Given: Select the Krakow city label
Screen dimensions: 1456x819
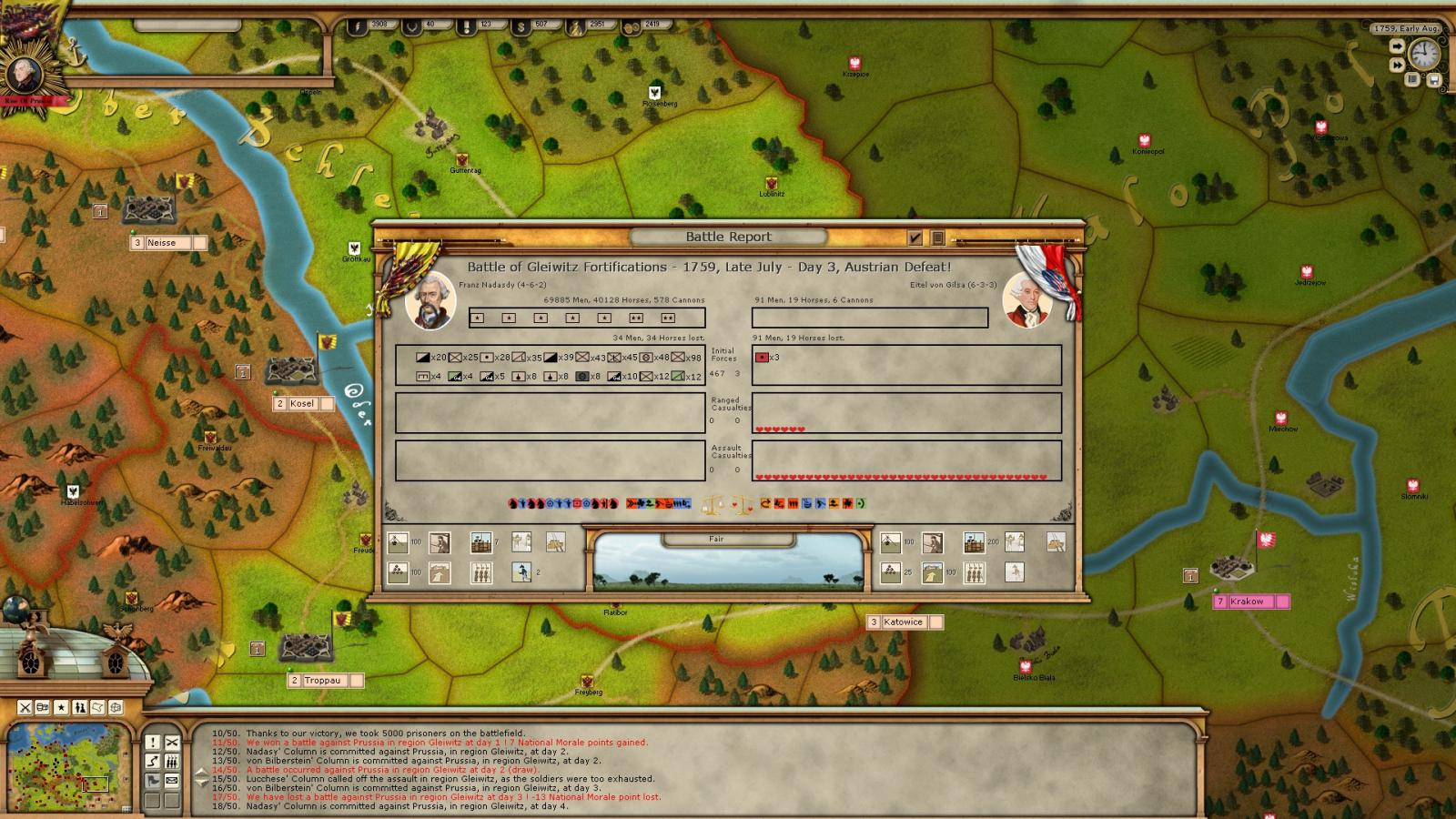Looking at the screenshot, I should click(1246, 602).
